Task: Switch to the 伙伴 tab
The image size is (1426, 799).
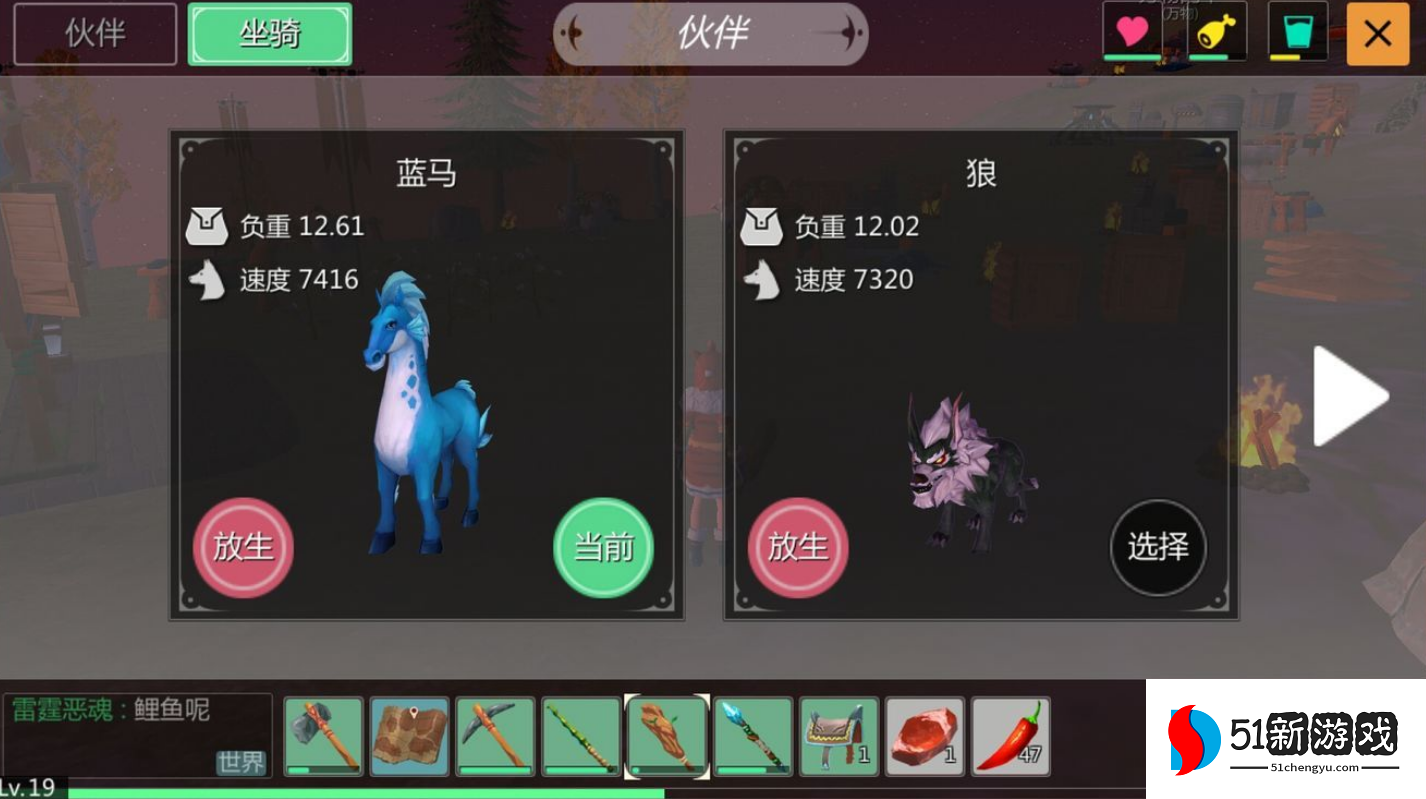Action: click(93, 33)
